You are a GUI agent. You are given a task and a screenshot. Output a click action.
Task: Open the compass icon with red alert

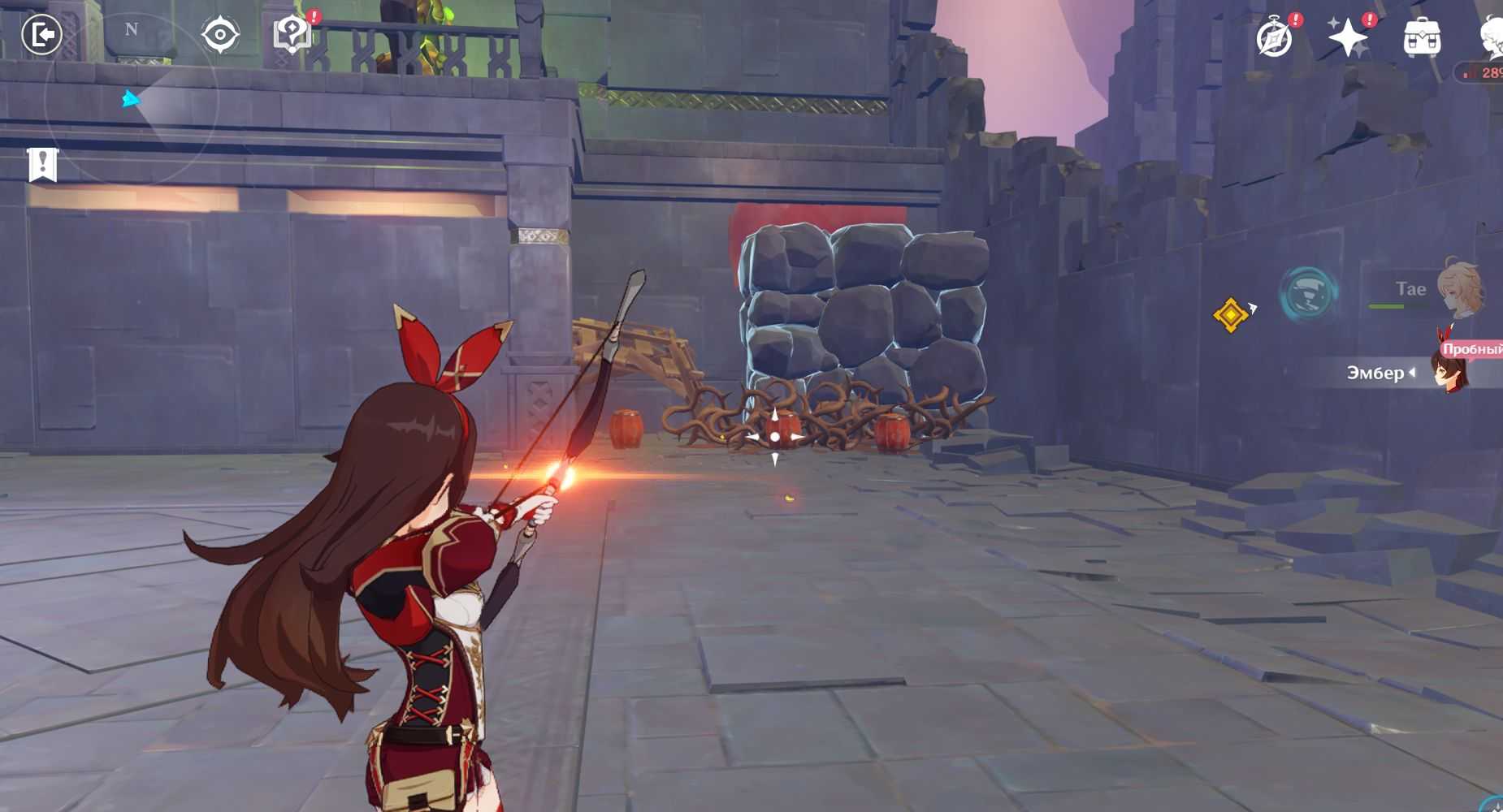1274,37
